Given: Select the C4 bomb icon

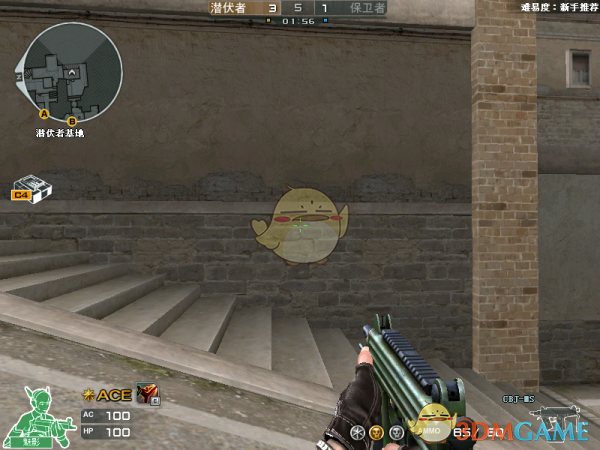Looking at the screenshot, I should point(32,192).
